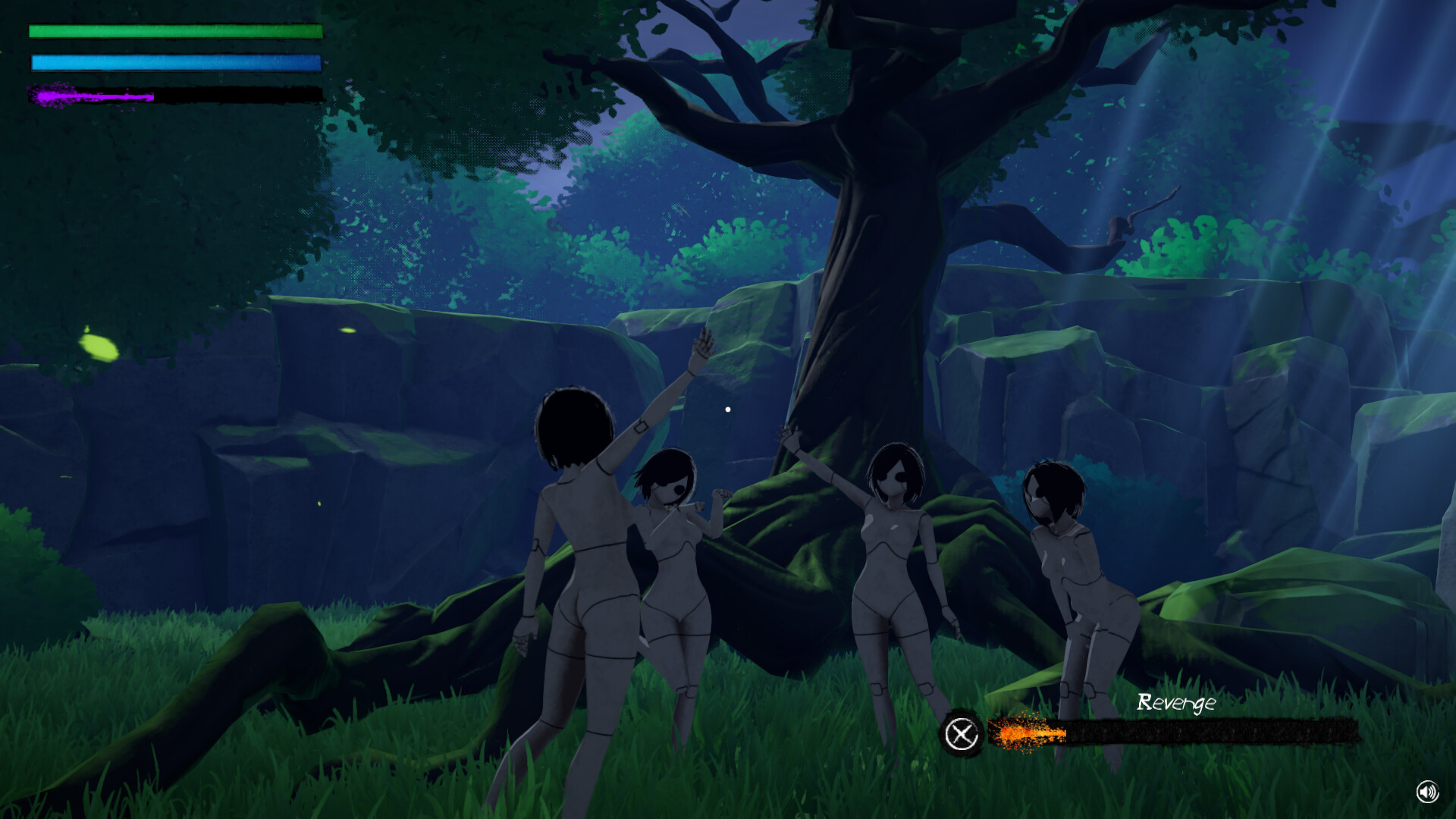Viewport: 1456px width, 819px height.
Task: Click the white orb near the tree
Action: [728, 409]
